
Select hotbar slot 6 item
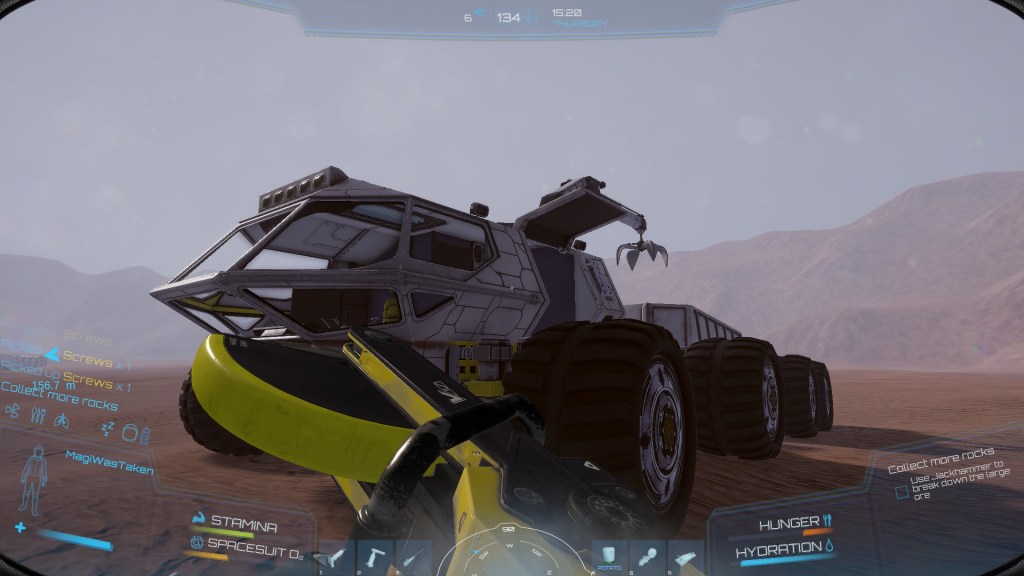click(685, 557)
